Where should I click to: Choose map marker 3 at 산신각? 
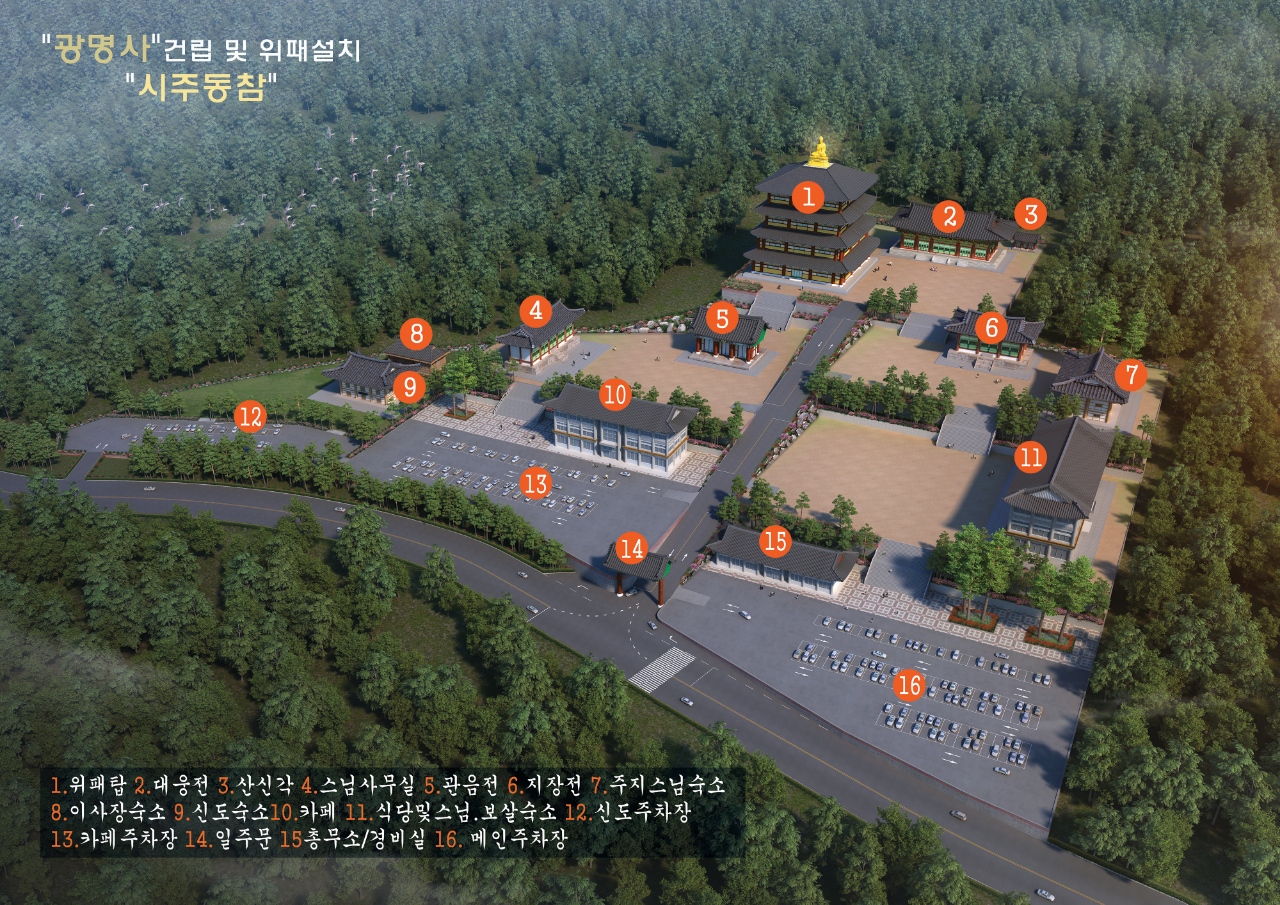coord(1031,213)
